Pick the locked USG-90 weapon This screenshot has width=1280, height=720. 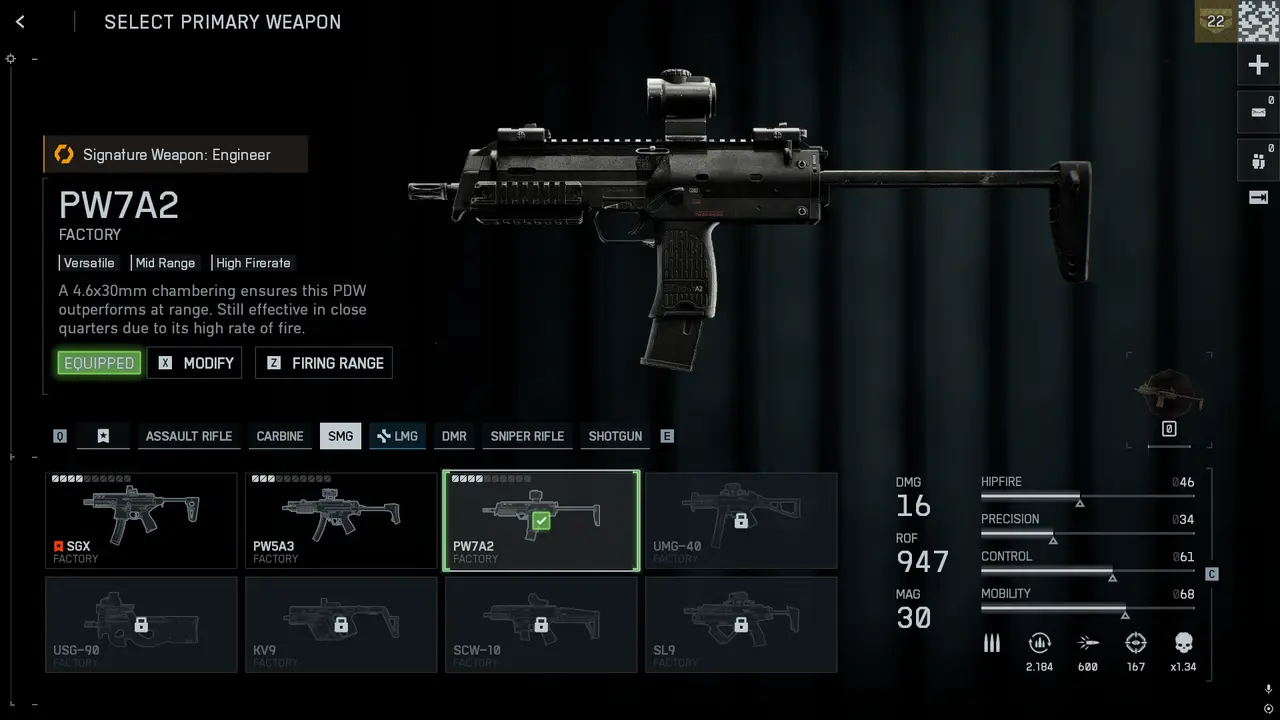(x=141, y=624)
